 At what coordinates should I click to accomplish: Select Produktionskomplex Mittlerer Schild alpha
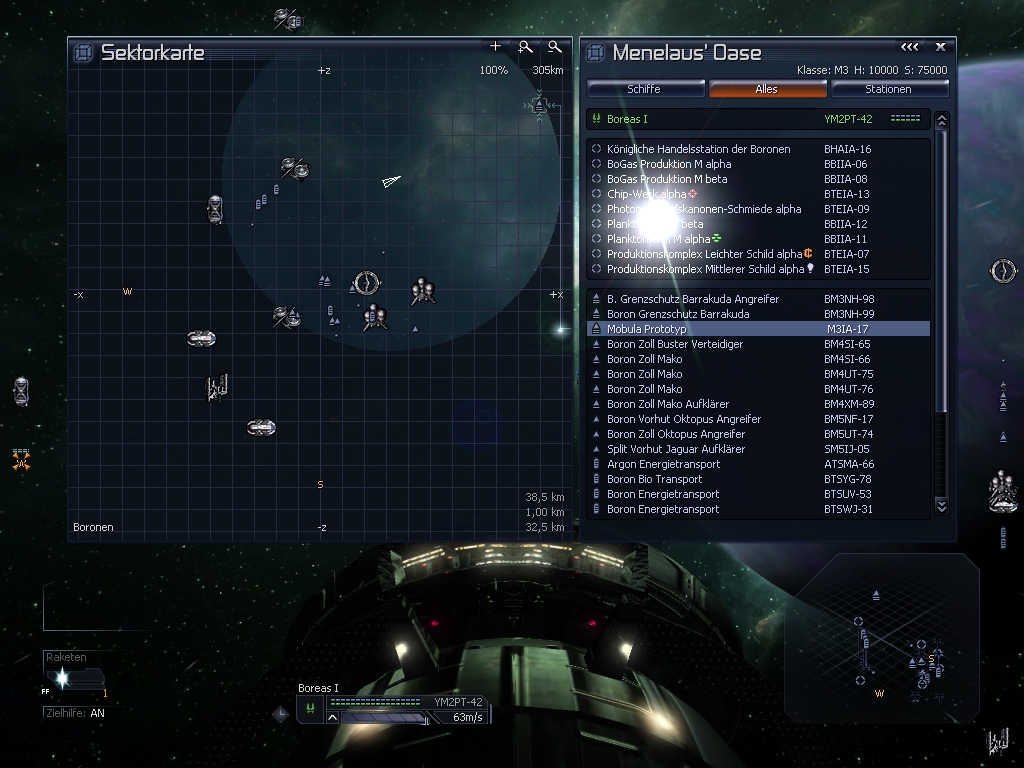click(705, 269)
